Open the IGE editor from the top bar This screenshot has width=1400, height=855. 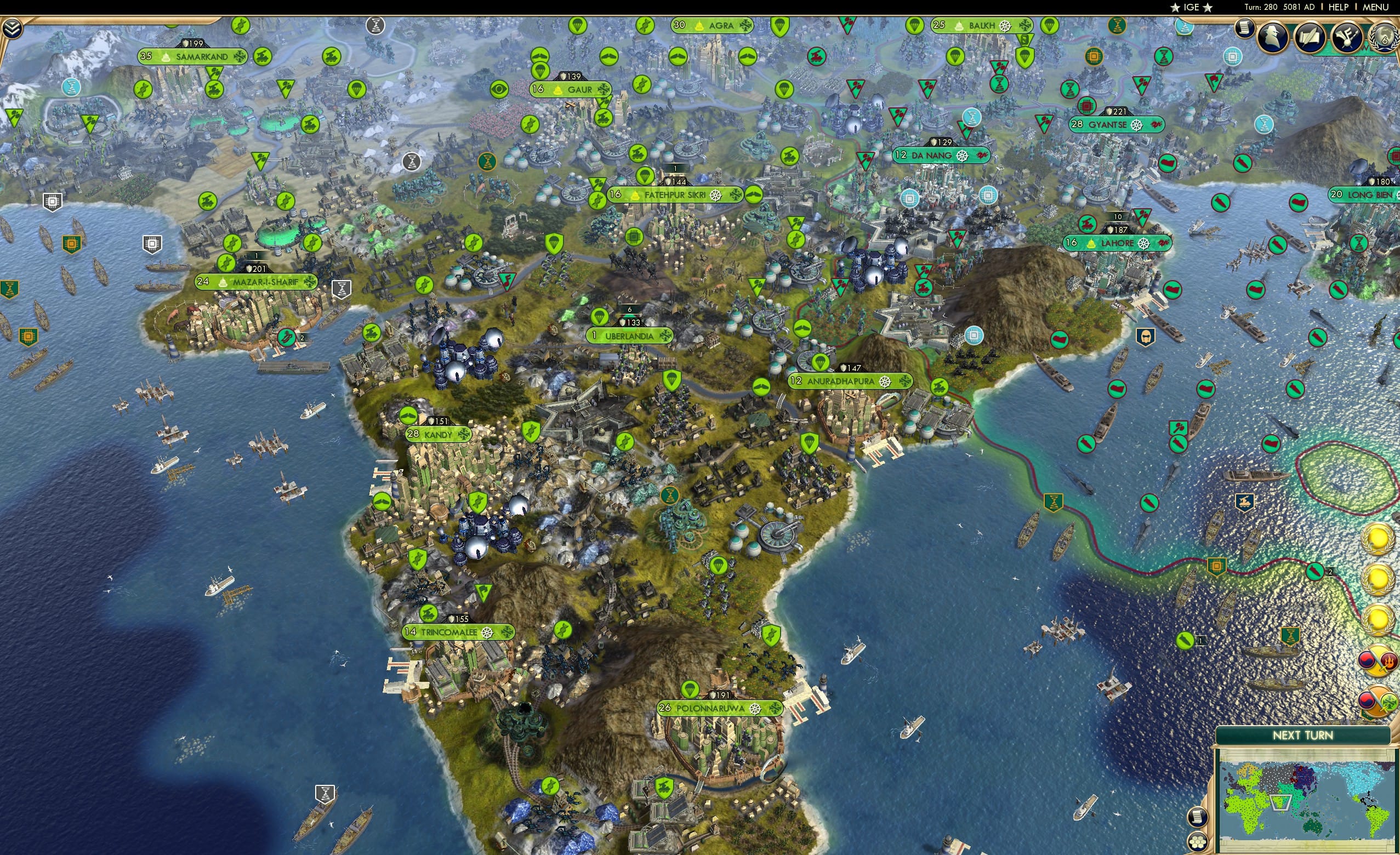(1191, 7)
